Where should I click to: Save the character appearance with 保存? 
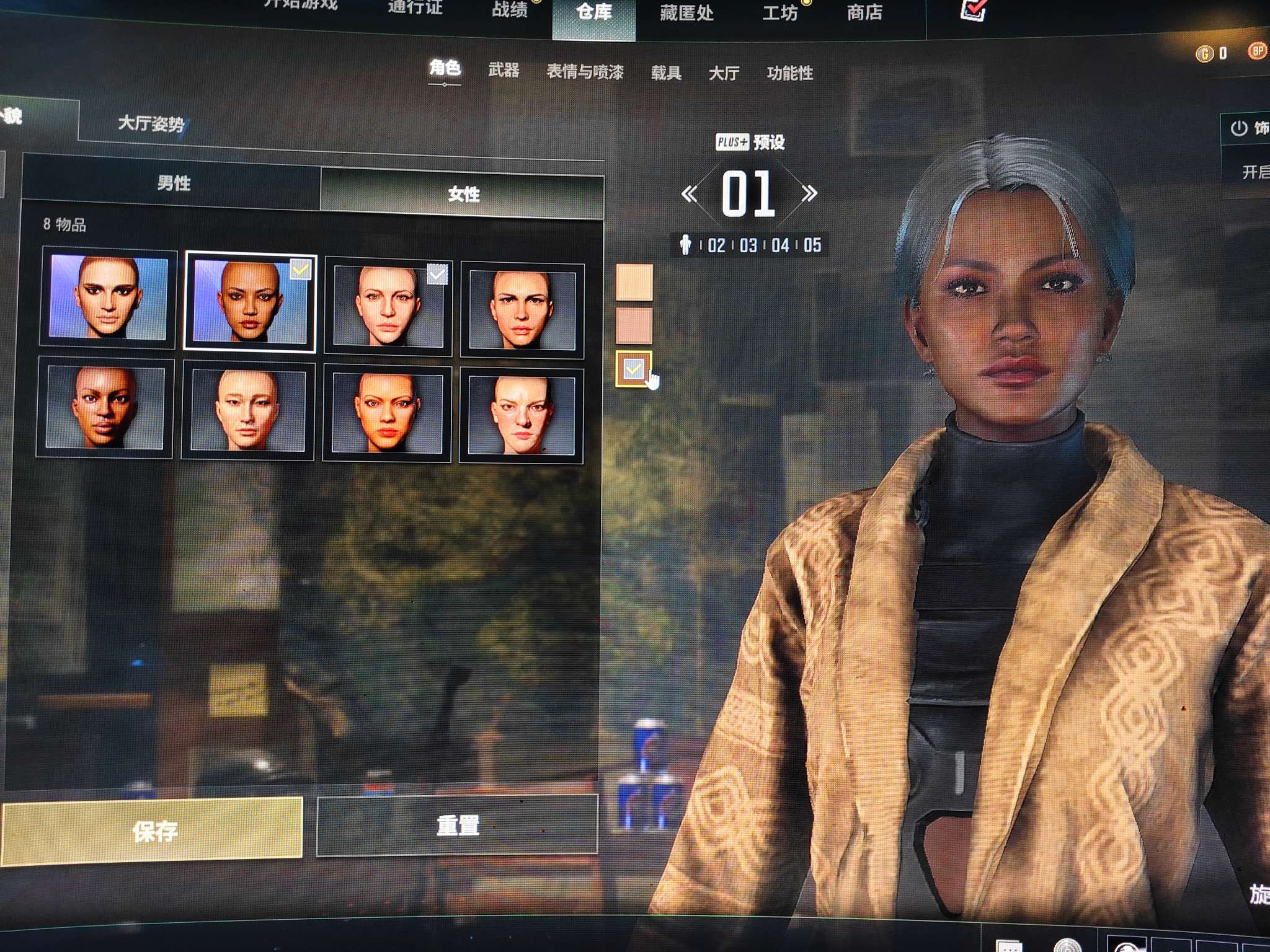tap(153, 831)
